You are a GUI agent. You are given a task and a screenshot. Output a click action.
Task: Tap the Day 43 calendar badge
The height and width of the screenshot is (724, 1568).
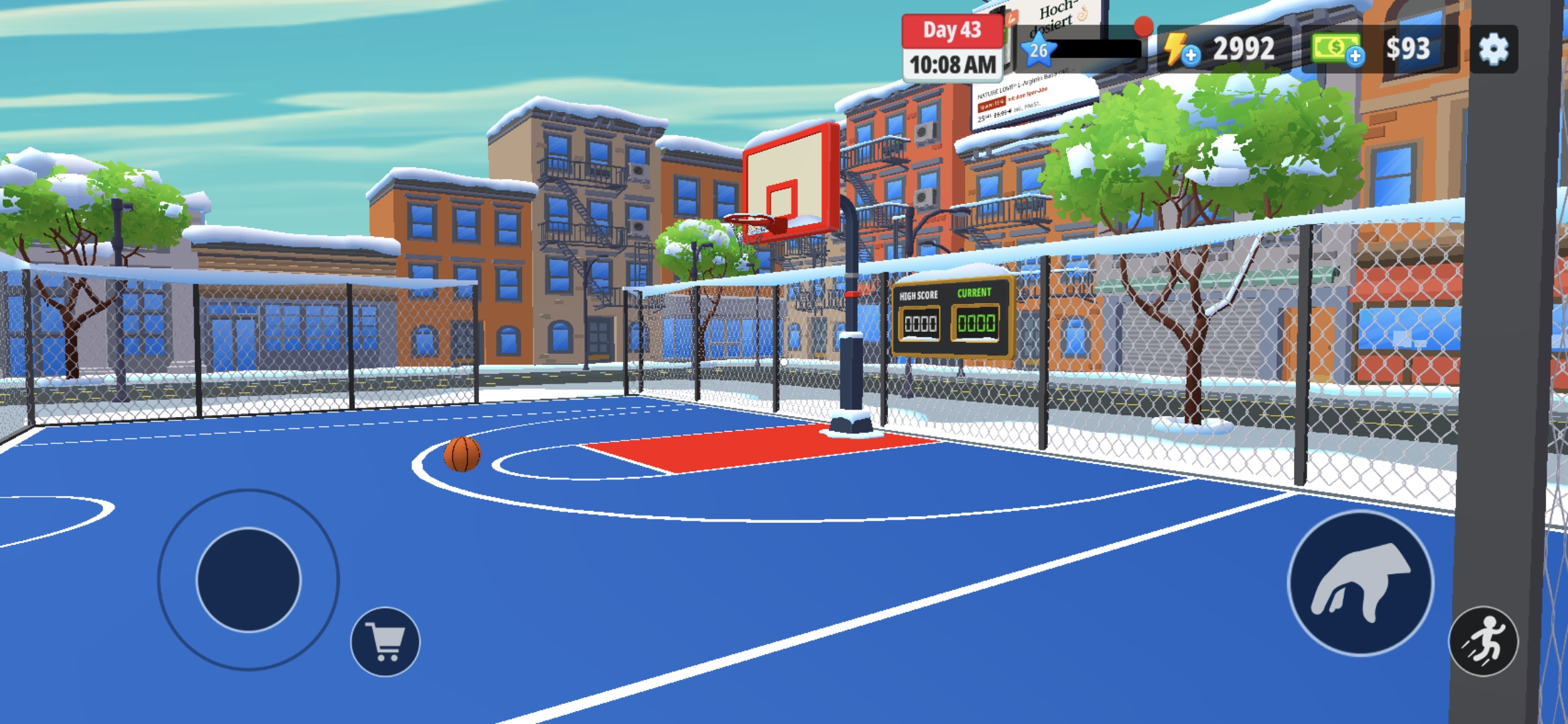(x=952, y=31)
